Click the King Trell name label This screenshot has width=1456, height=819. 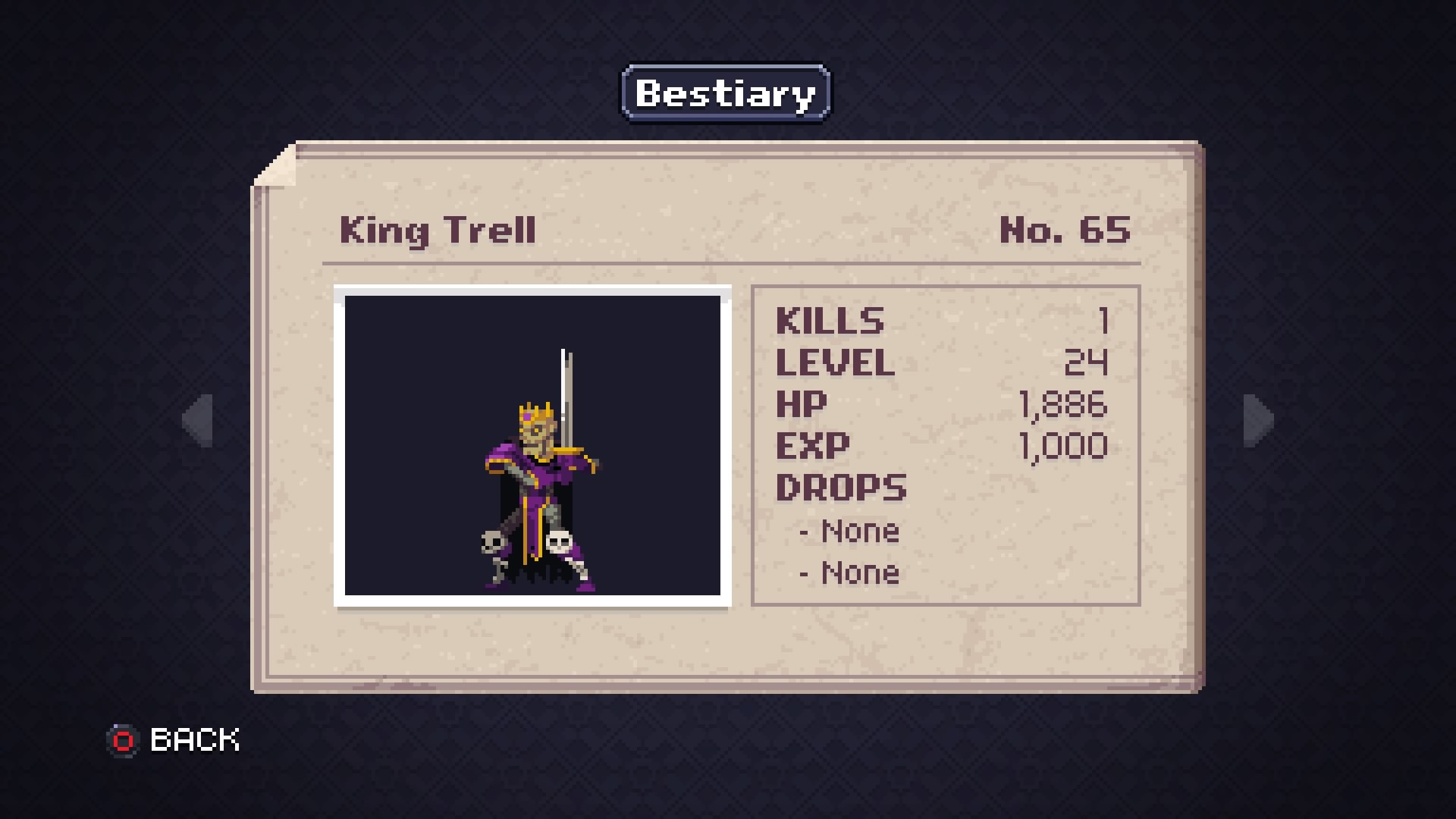[x=438, y=231]
